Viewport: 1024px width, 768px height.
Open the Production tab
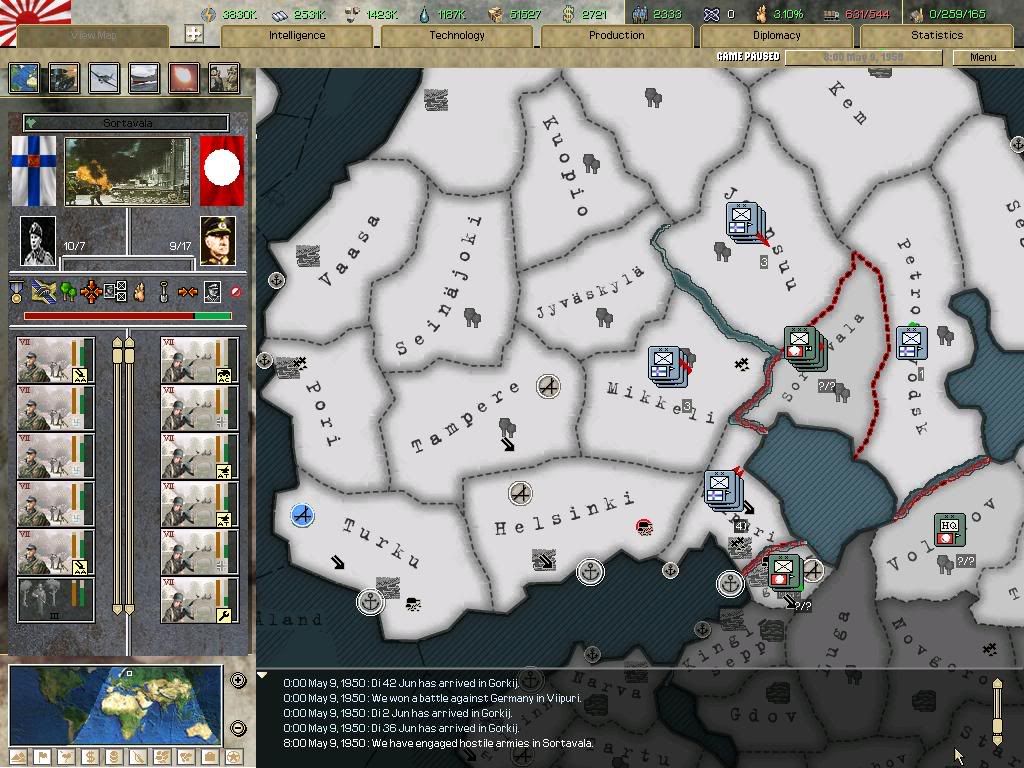[x=616, y=35]
